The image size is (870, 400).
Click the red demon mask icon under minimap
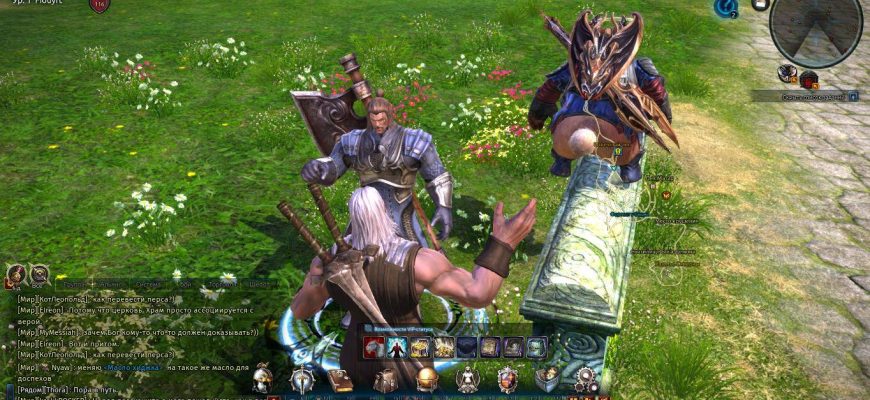[x=808, y=78]
